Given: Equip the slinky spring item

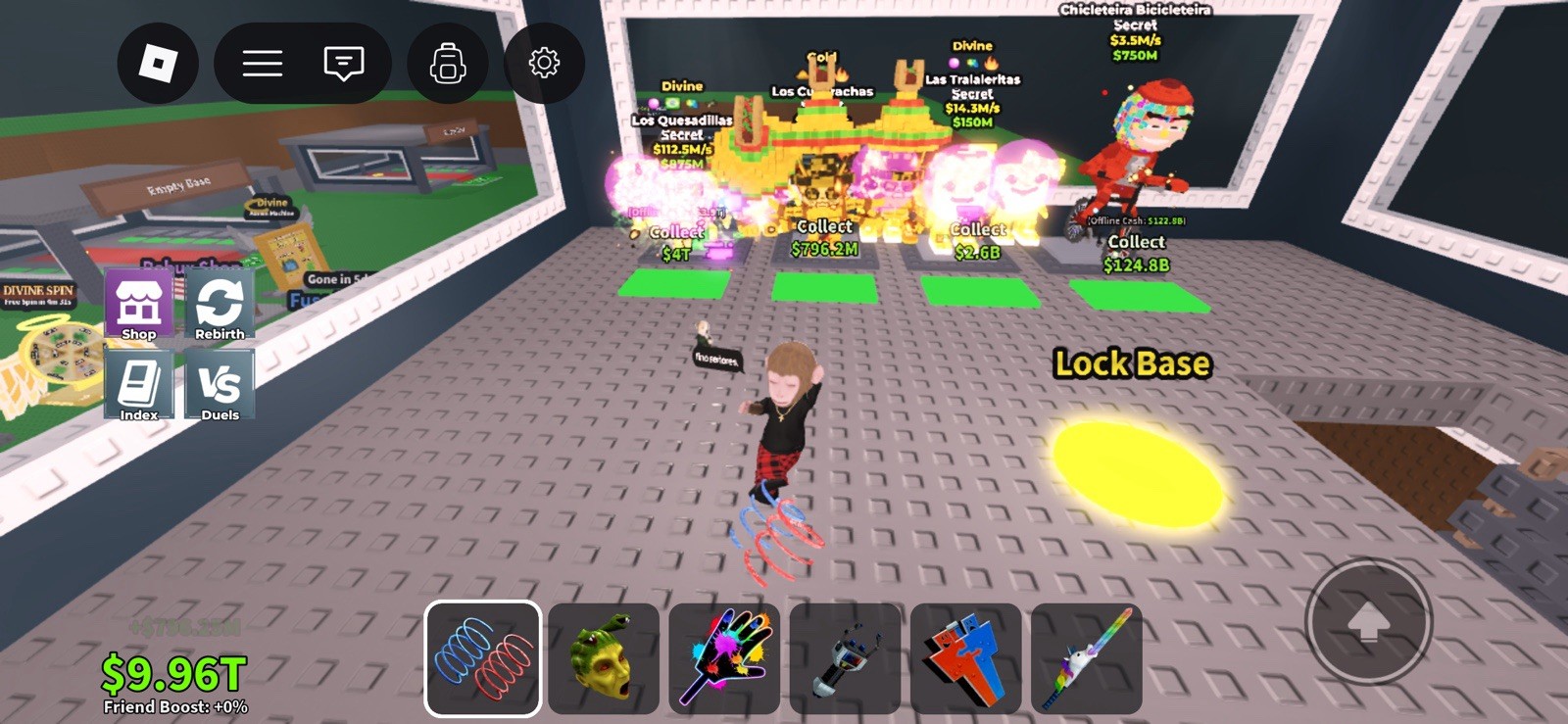Looking at the screenshot, I should tap(483, 658).
